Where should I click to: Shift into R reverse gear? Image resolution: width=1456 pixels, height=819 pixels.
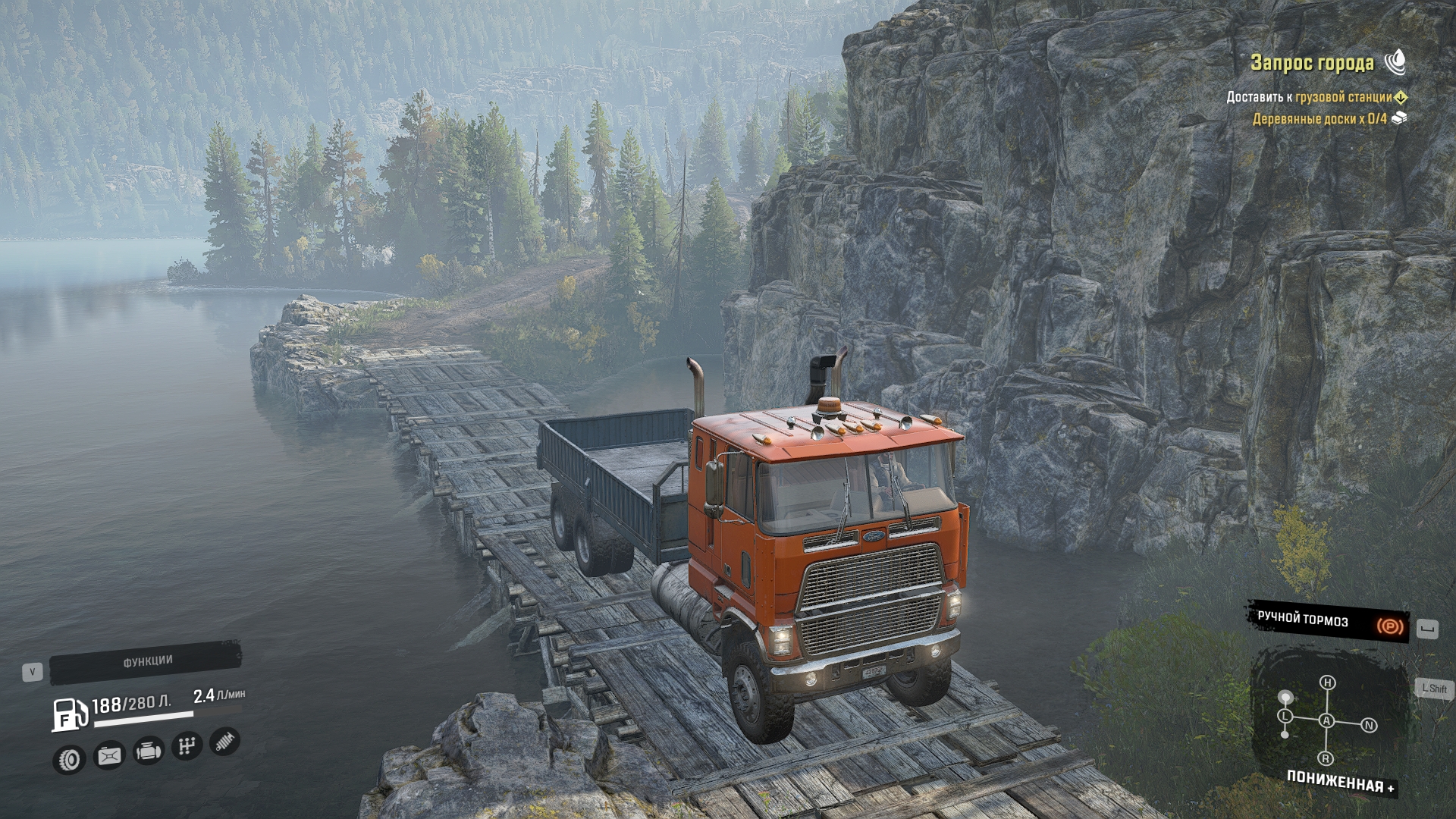coord(1326,758)
